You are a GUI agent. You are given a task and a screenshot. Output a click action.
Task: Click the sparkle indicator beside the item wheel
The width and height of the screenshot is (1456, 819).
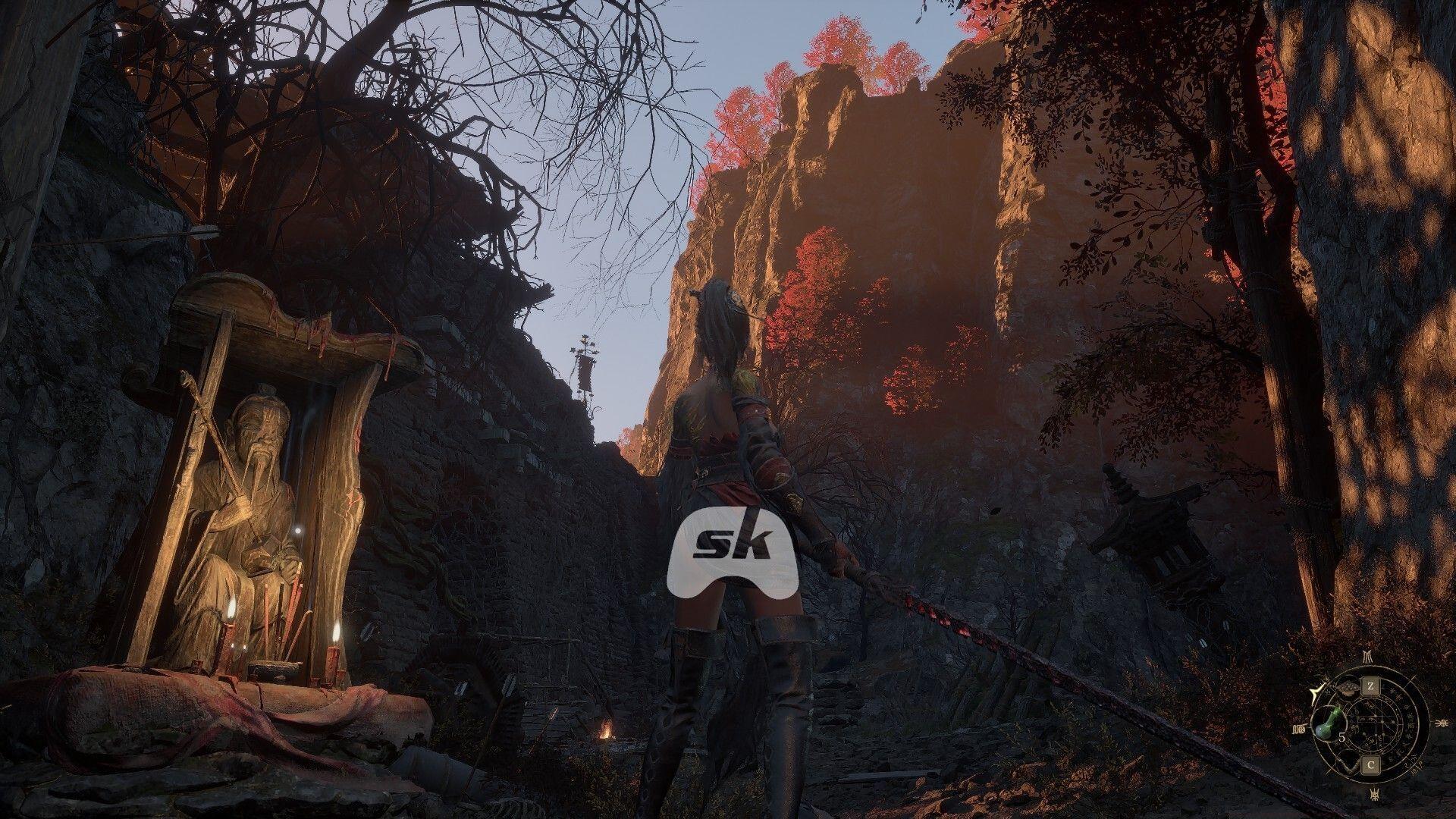[x=1316, y=691]
